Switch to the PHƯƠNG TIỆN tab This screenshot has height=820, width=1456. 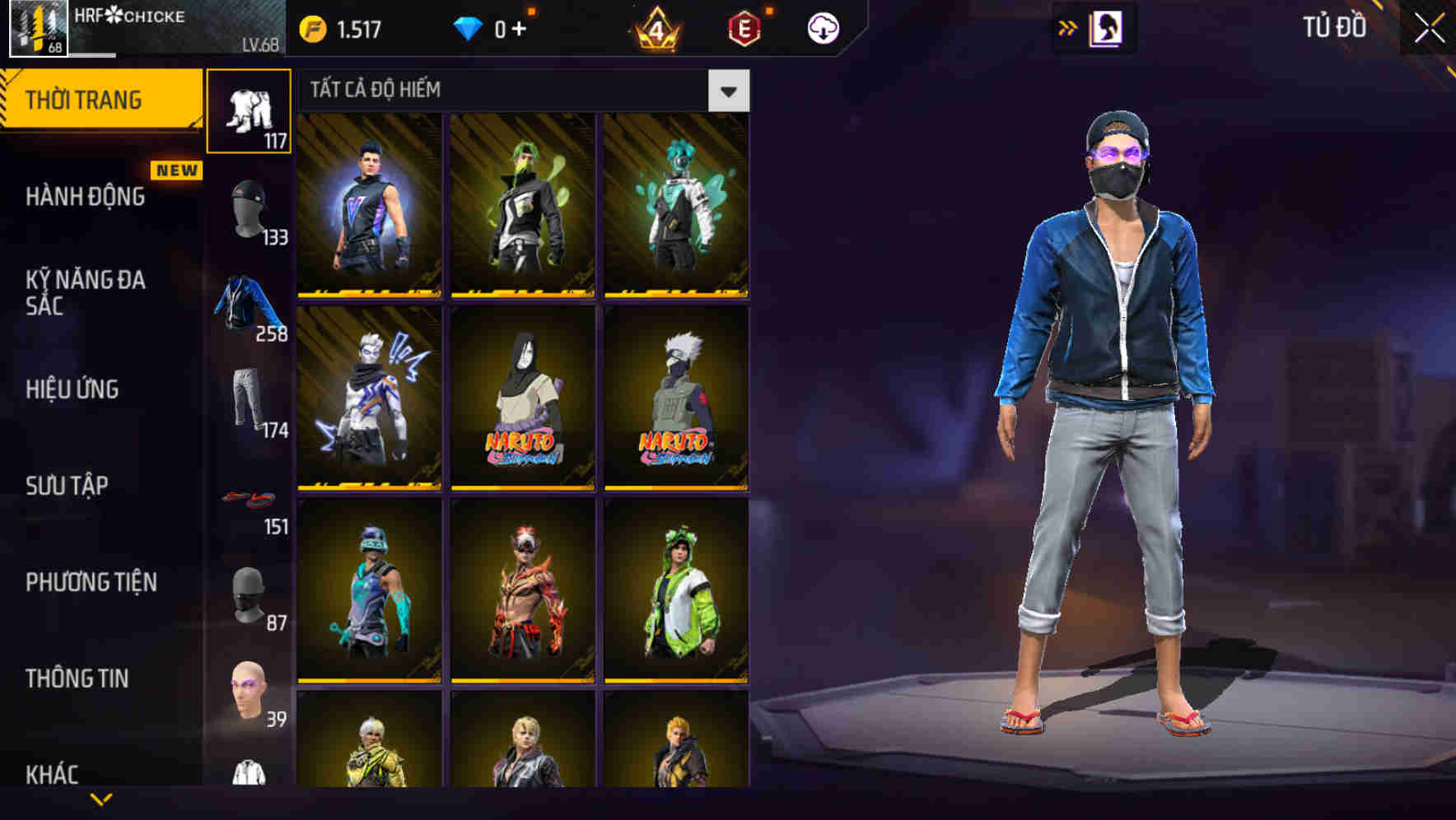(89, 582)
